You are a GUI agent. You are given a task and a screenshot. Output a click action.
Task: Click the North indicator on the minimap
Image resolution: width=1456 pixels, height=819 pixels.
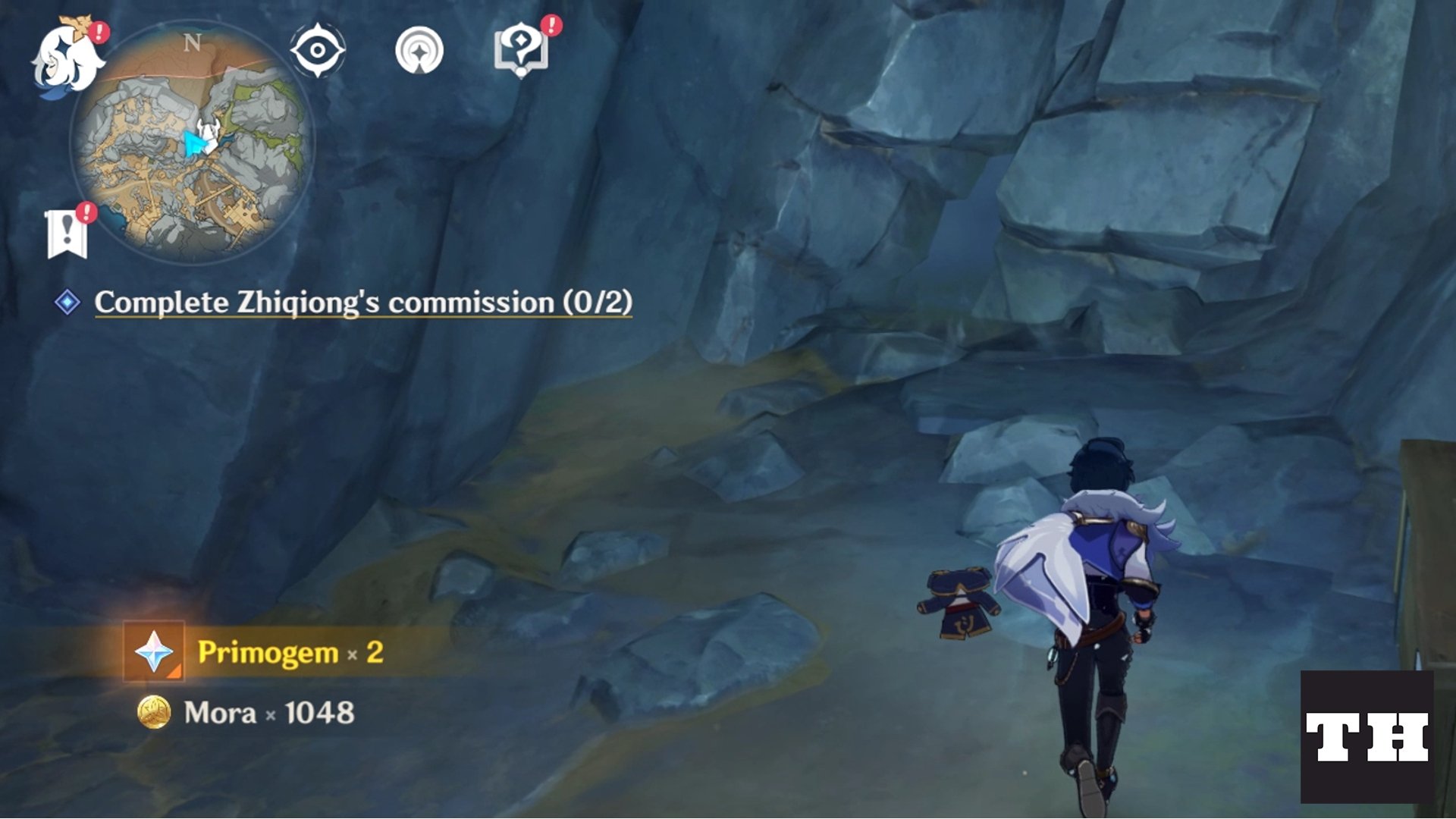tap(193, 44)
